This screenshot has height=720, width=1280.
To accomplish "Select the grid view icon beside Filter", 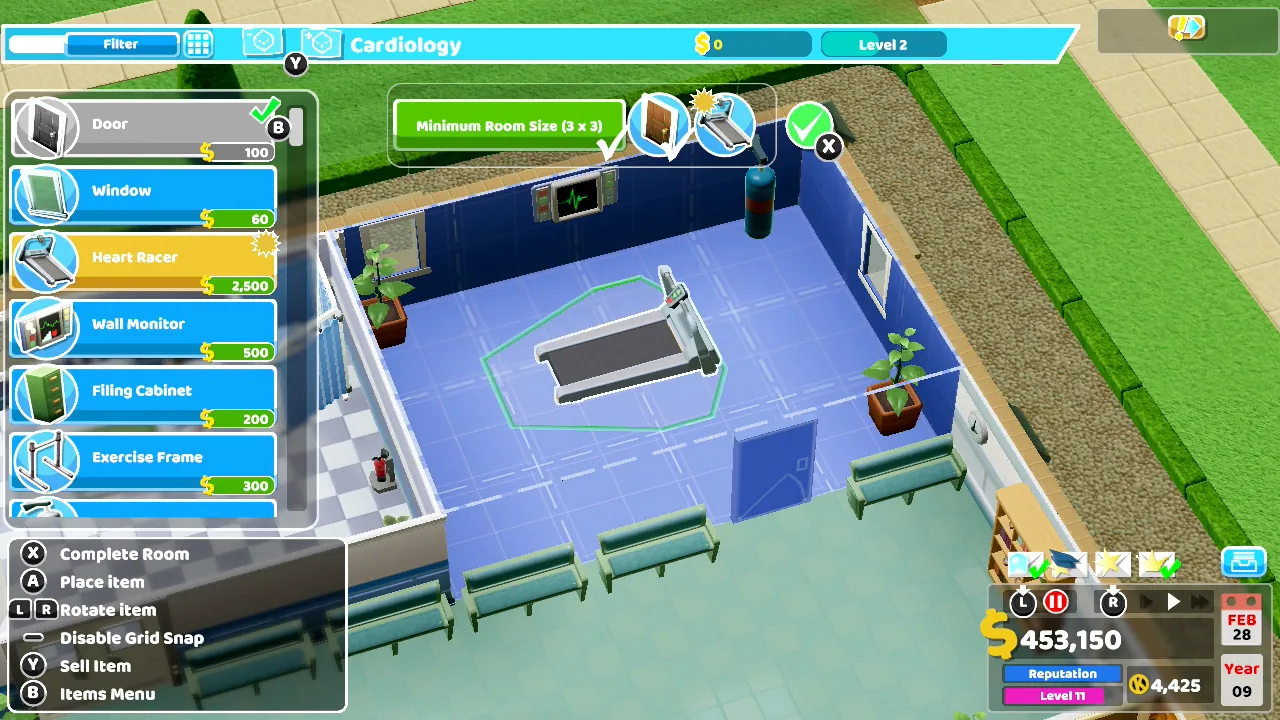I will point(198,43).
